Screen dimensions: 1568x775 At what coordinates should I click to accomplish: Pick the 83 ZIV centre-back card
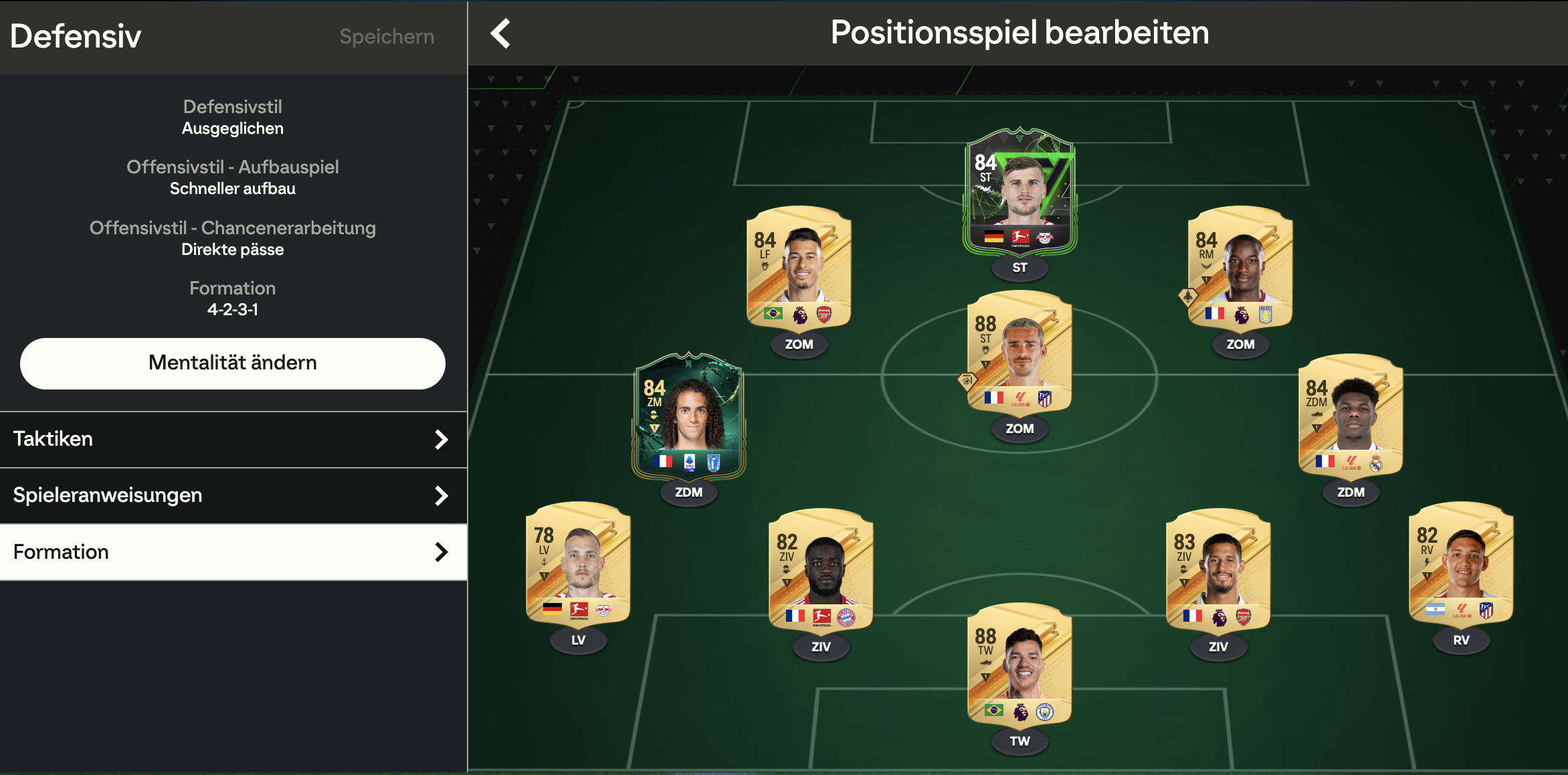click(x=1217, y=570)
